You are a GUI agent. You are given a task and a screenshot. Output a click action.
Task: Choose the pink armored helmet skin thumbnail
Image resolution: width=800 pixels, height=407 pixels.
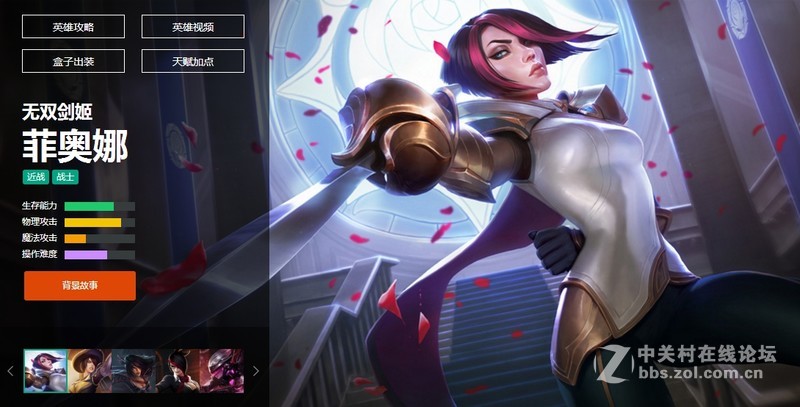click(x=221, y=370)
